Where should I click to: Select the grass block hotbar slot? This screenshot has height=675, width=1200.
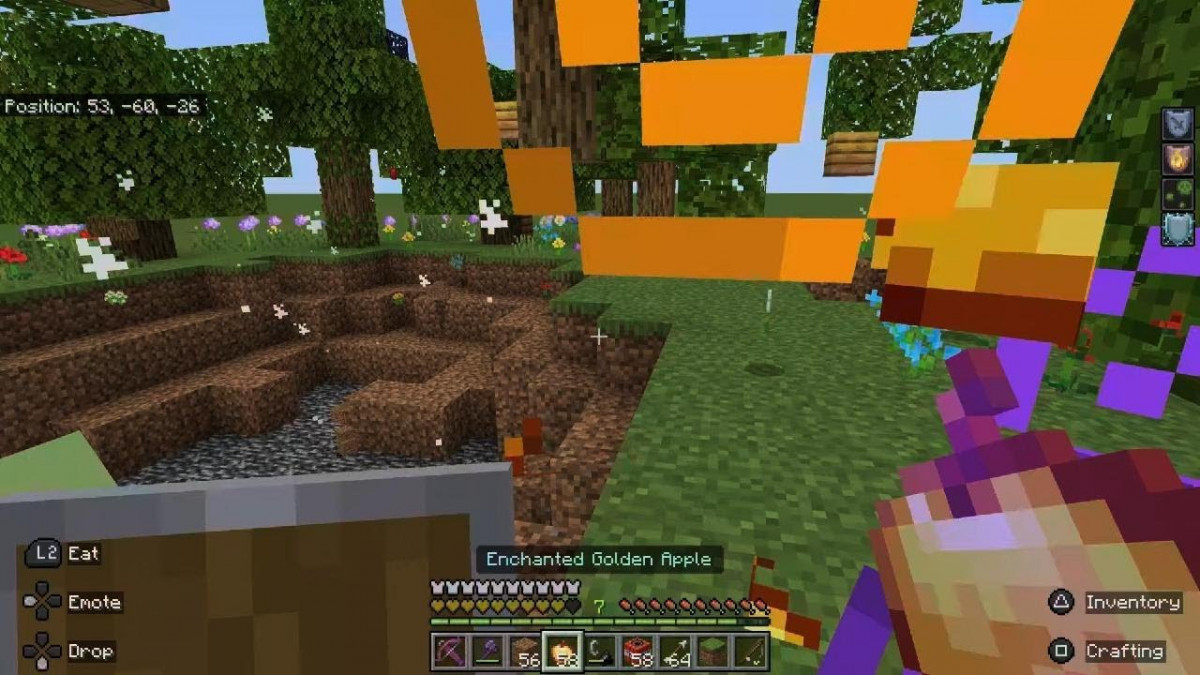(x=713, y=651)
